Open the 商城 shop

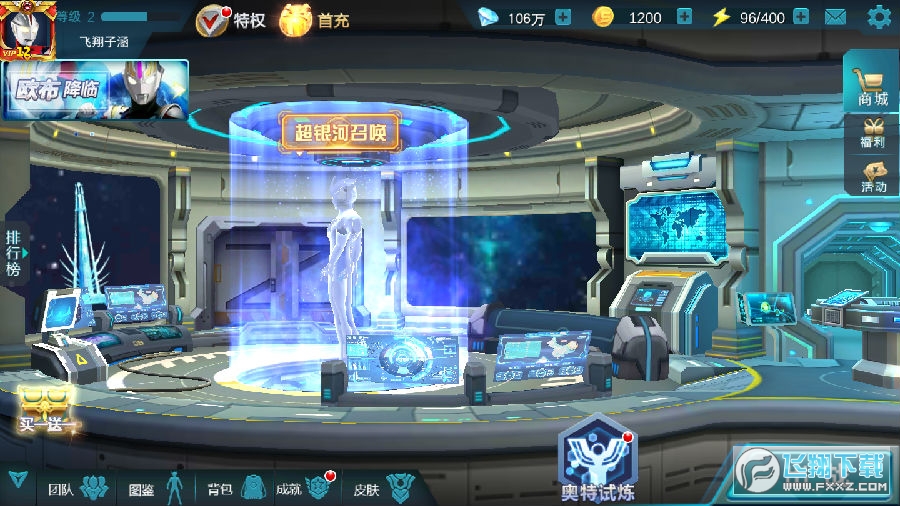pyautogui.click(x=872, y=84)
